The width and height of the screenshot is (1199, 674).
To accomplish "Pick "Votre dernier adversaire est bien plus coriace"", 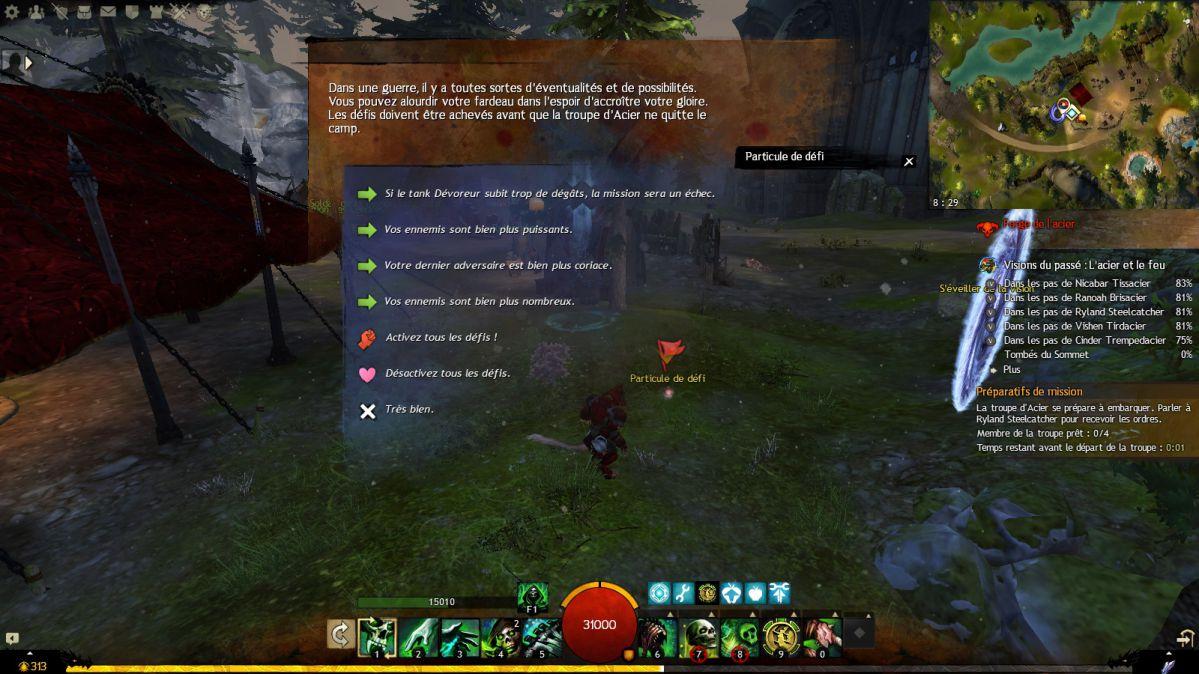I will 497,265.
